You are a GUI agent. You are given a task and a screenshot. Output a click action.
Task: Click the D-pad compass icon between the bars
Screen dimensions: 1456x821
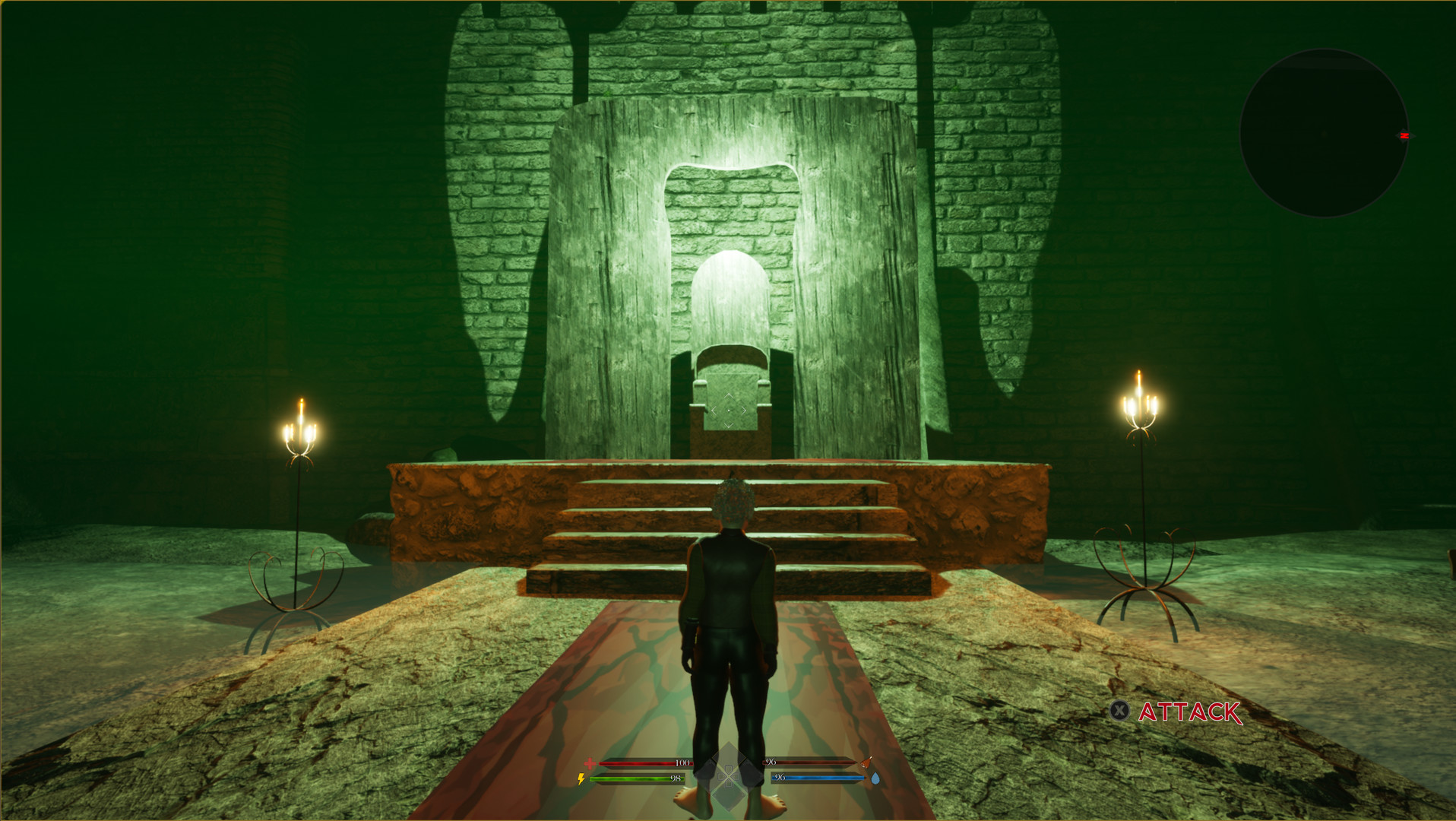(x=730, y=777)
